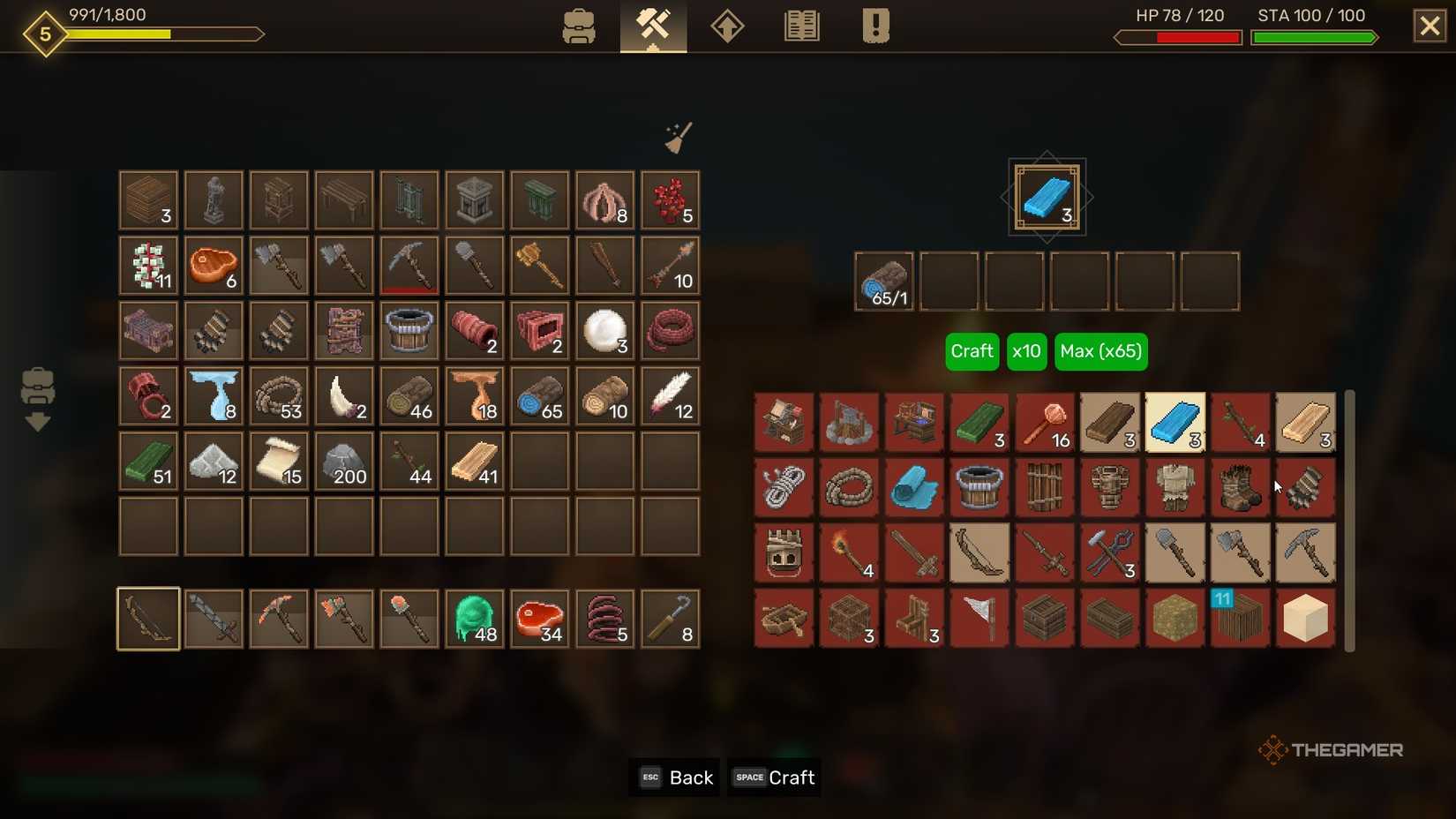Viewport: 1456px width, 819px height.
Task: Select the workbench recipe
Action: pyautogui.click(x=784, y=423)
